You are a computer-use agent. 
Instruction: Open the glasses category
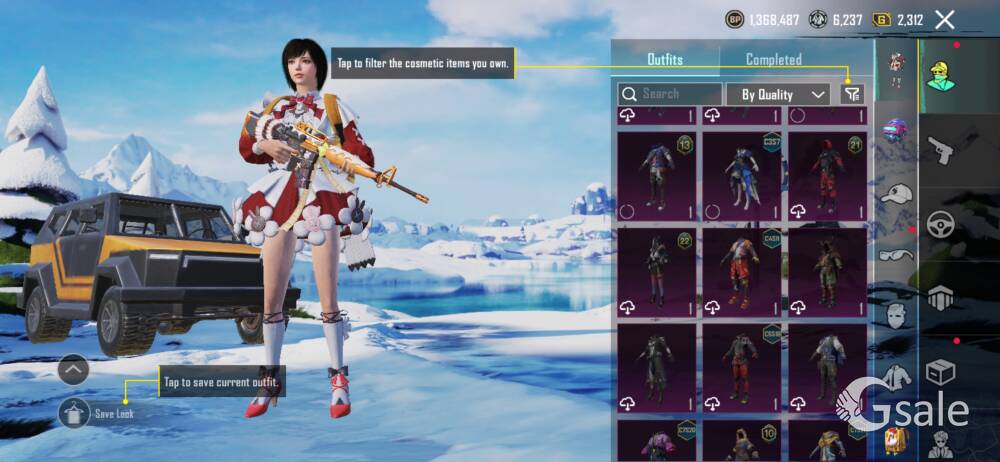896,255
